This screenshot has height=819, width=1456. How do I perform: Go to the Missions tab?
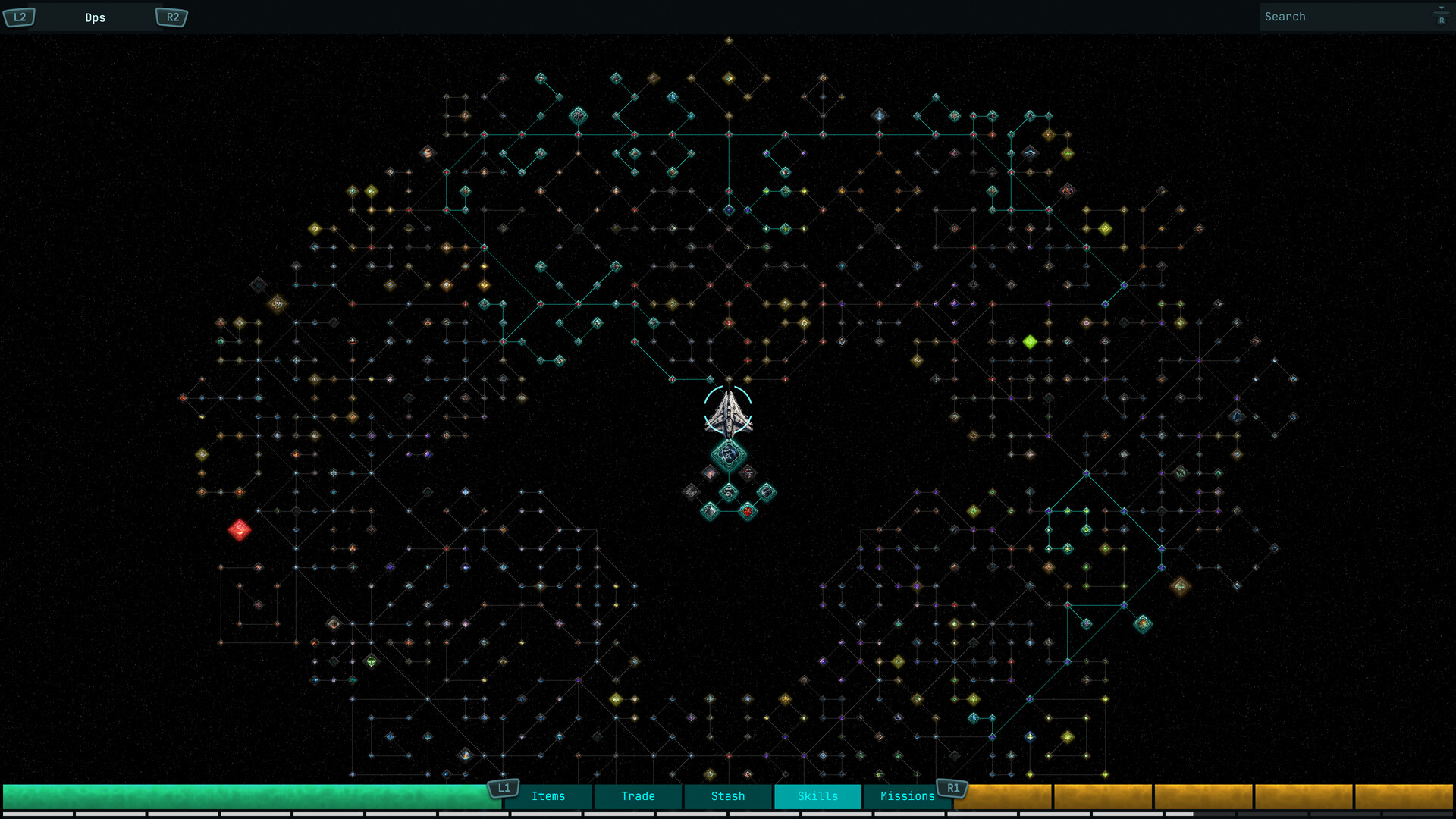point(907,796)
